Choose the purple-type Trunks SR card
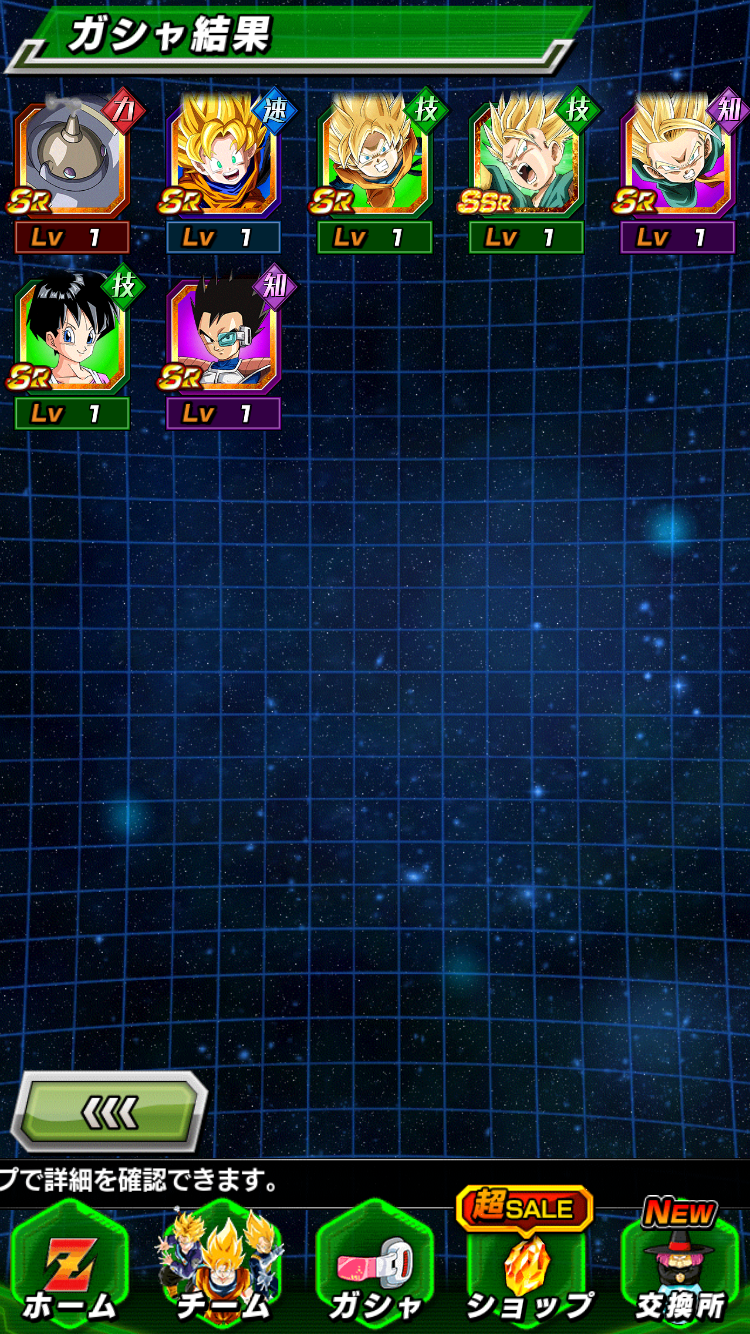 click(677, 160)
